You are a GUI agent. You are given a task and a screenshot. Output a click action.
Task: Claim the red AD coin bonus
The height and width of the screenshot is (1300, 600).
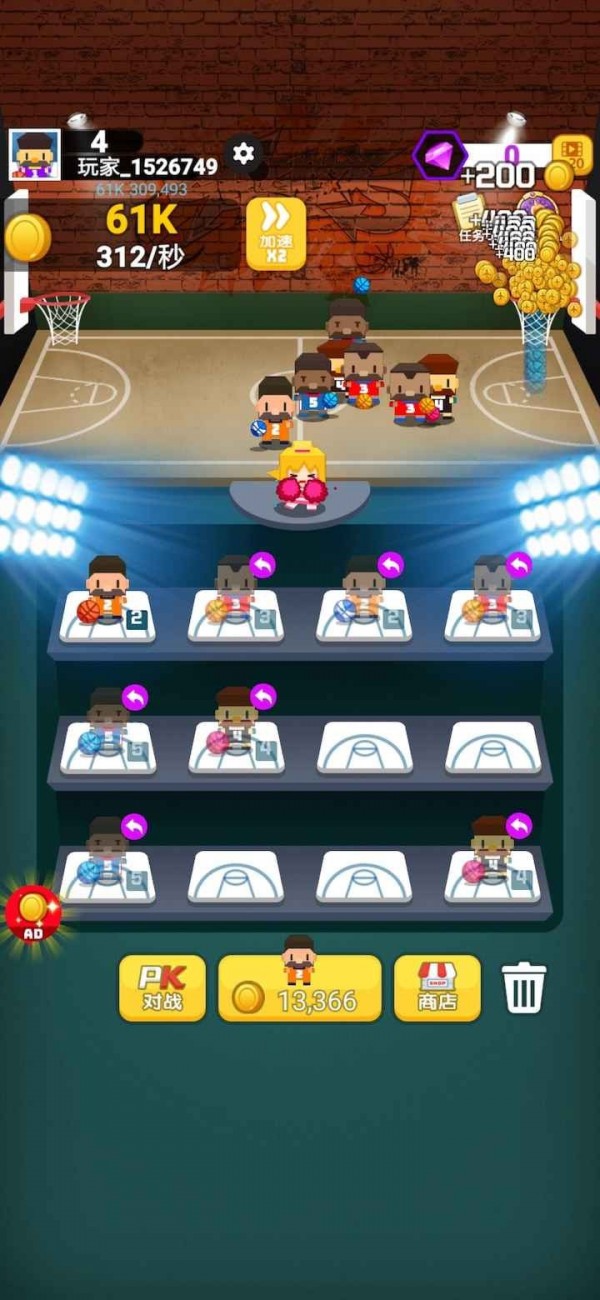[33, 911]
